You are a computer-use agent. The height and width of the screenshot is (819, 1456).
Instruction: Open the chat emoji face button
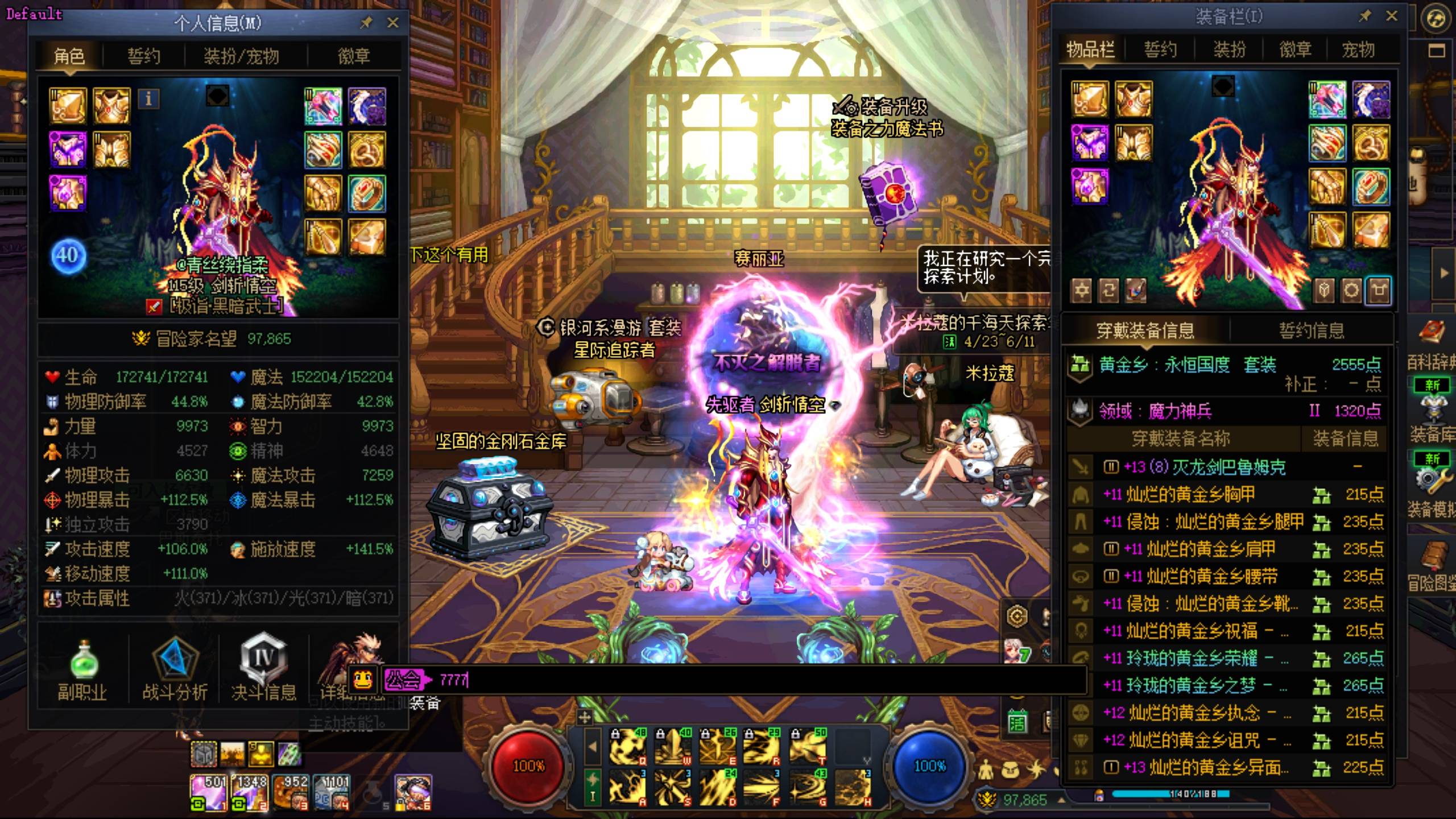(363, 679)
